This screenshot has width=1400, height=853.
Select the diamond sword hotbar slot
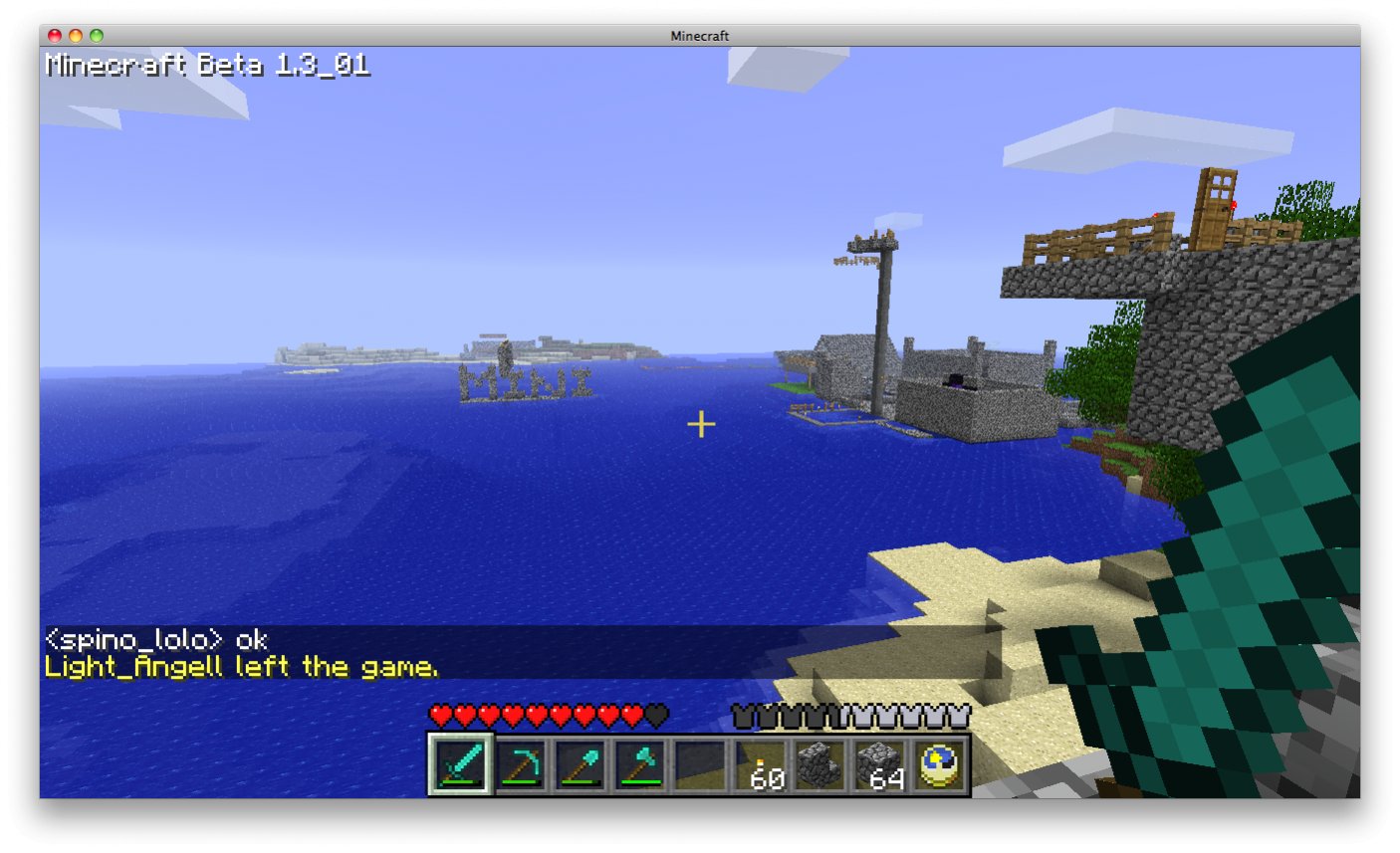460,765
